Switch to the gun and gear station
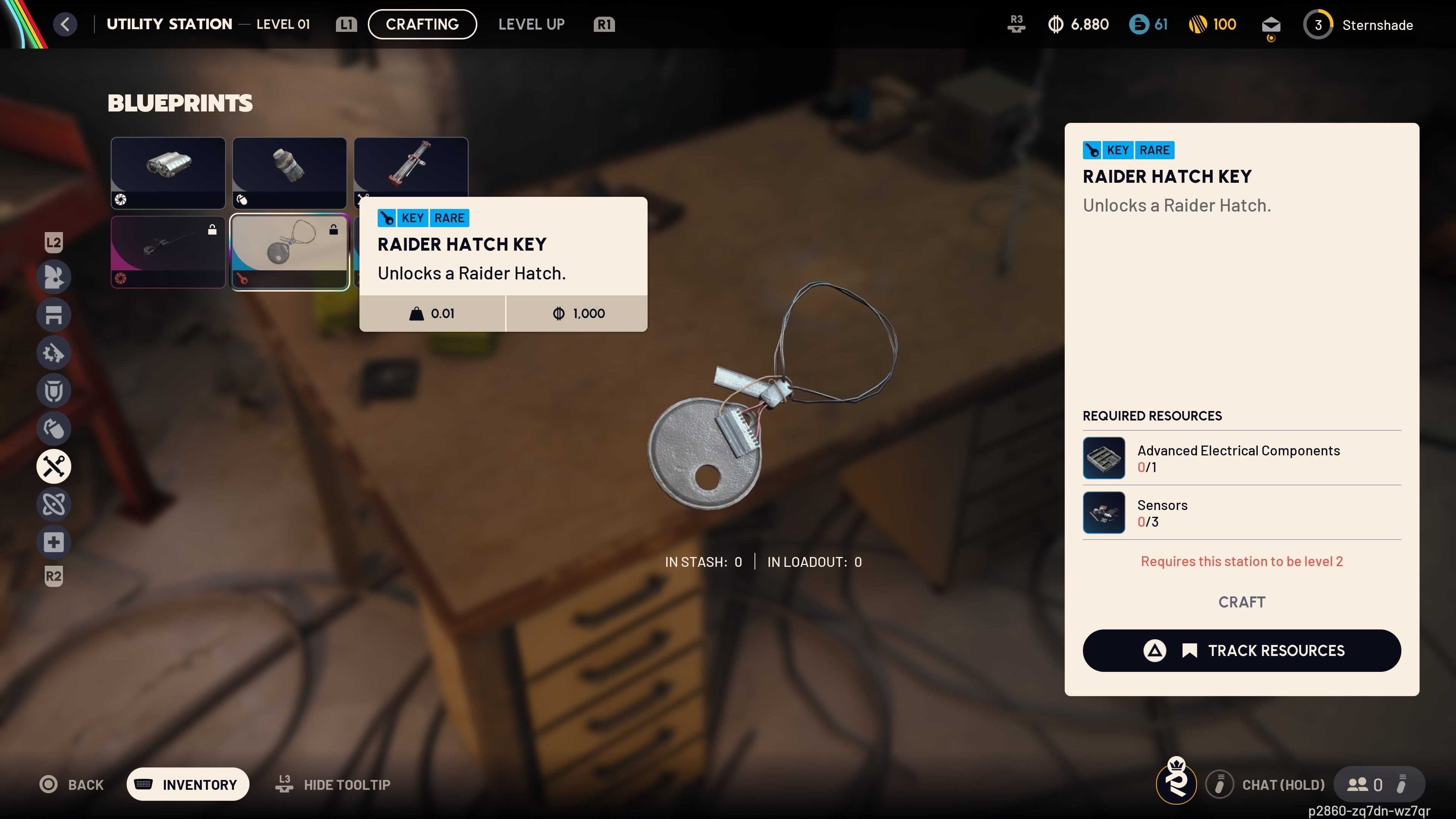The width and height of the screenshot is (1456, 819). point(54,353)
